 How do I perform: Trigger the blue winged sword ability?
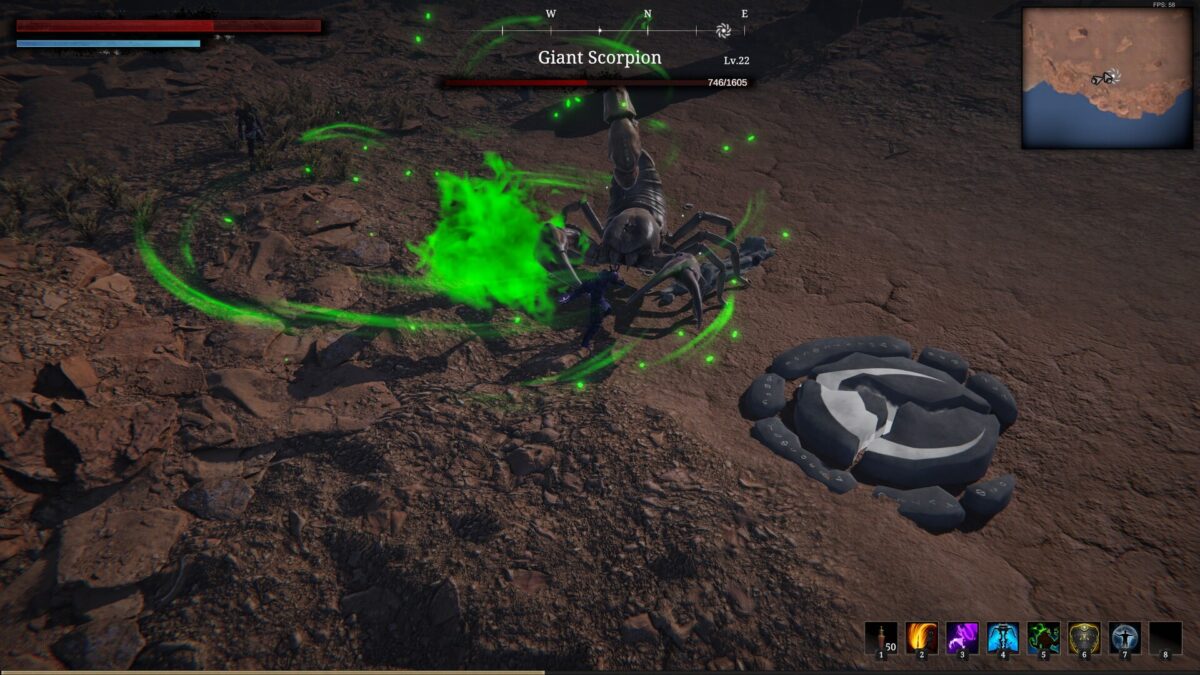pyautogui.click(x=1003, y=638)
